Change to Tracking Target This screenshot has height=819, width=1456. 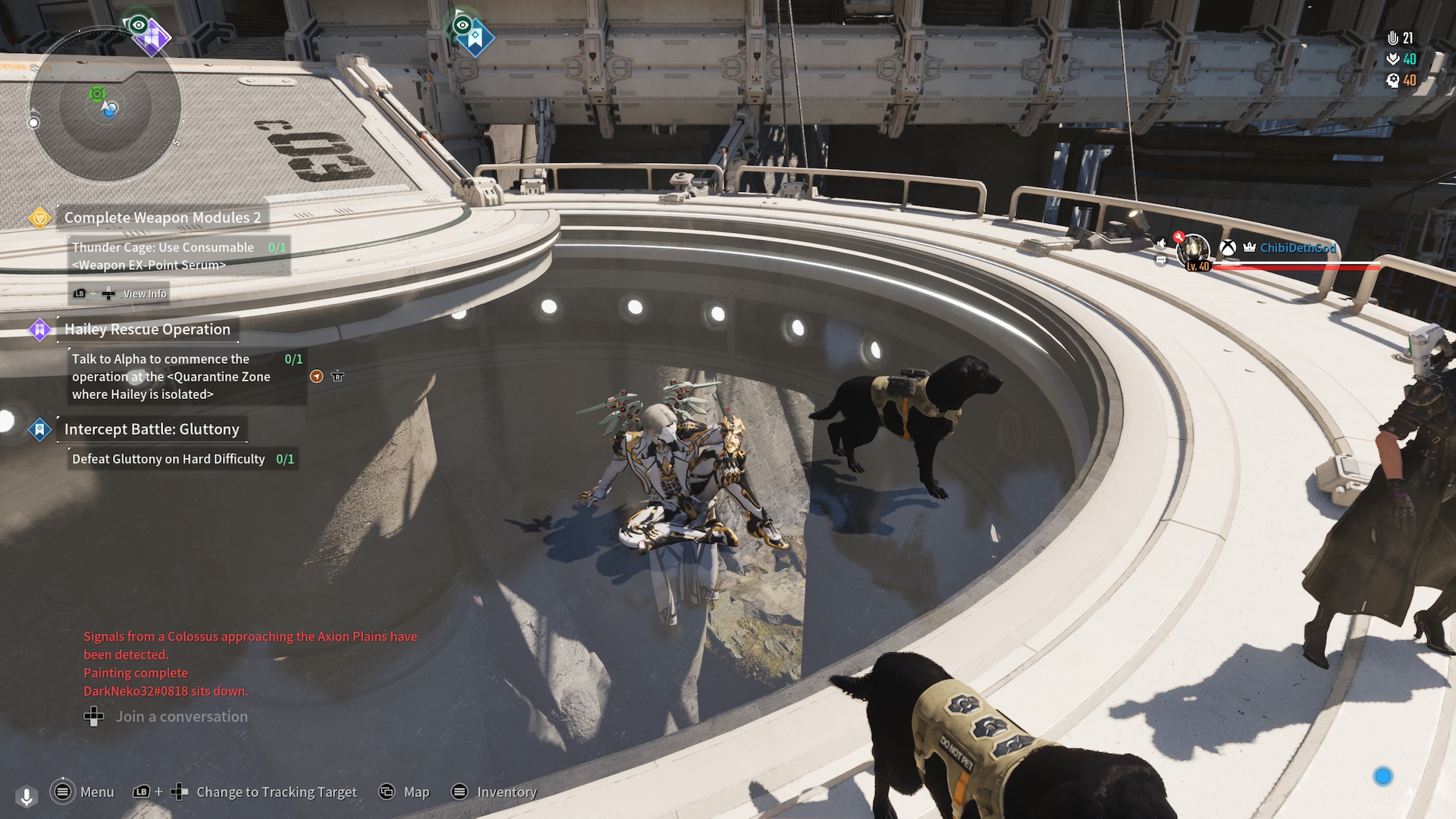(x=244, y=792)
